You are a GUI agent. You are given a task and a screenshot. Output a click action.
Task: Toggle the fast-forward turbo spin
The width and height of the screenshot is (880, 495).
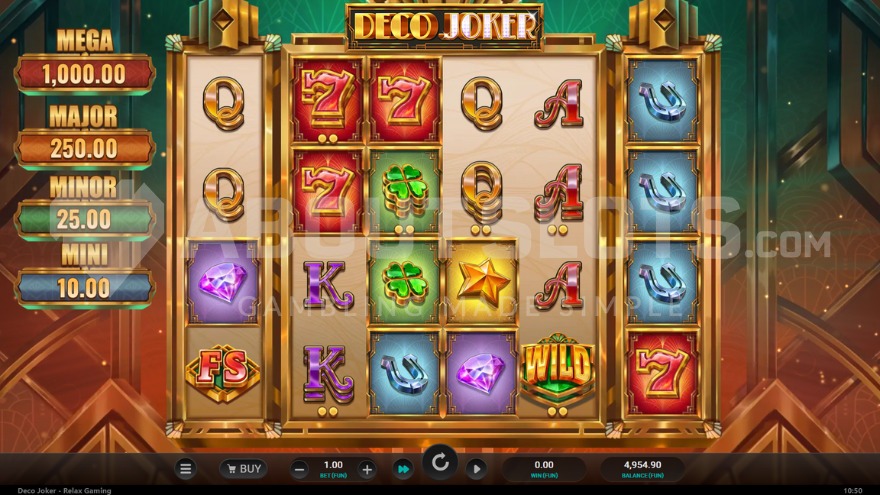coord(403,468)
